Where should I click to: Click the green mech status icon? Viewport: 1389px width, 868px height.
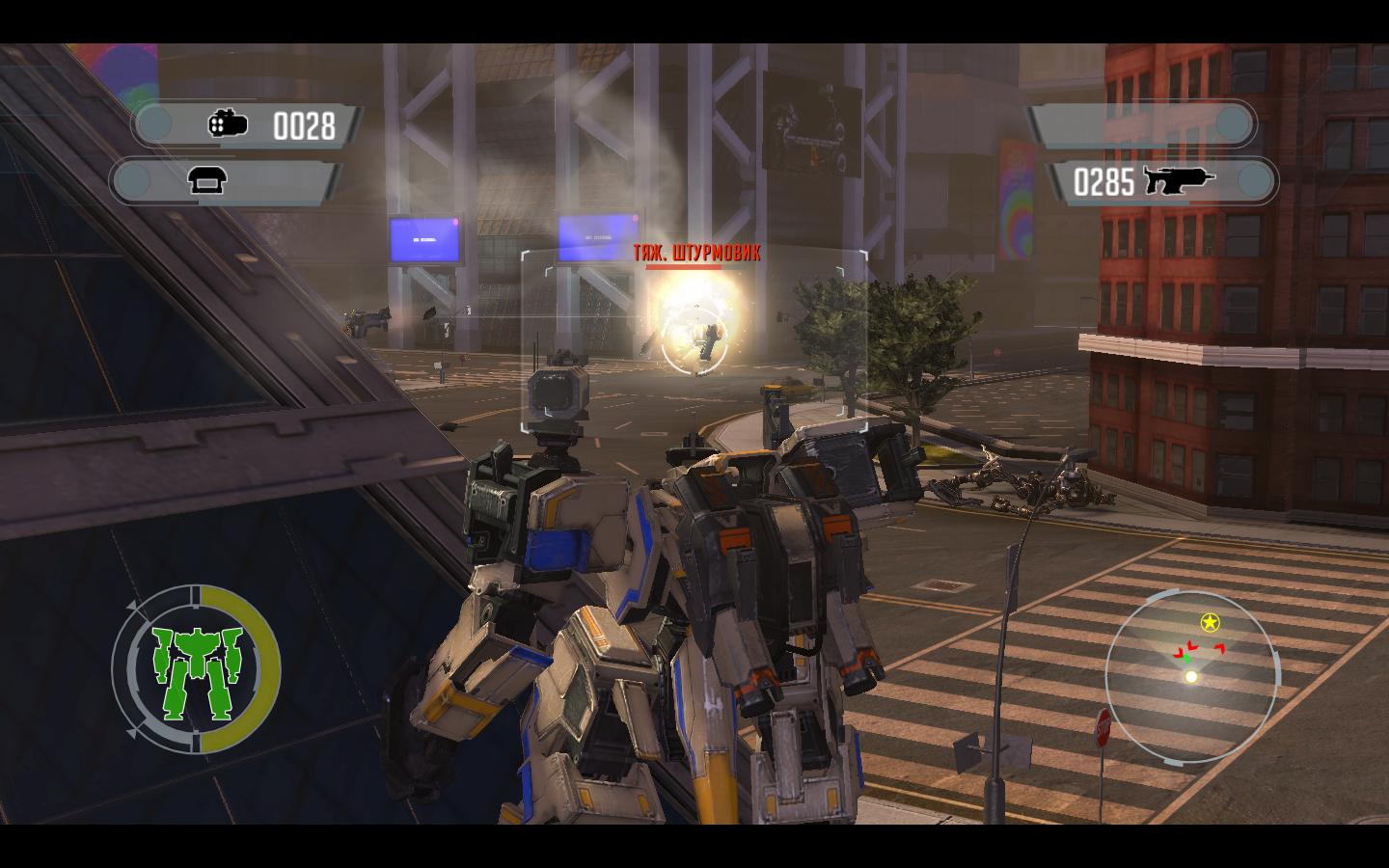coord(197,669)
